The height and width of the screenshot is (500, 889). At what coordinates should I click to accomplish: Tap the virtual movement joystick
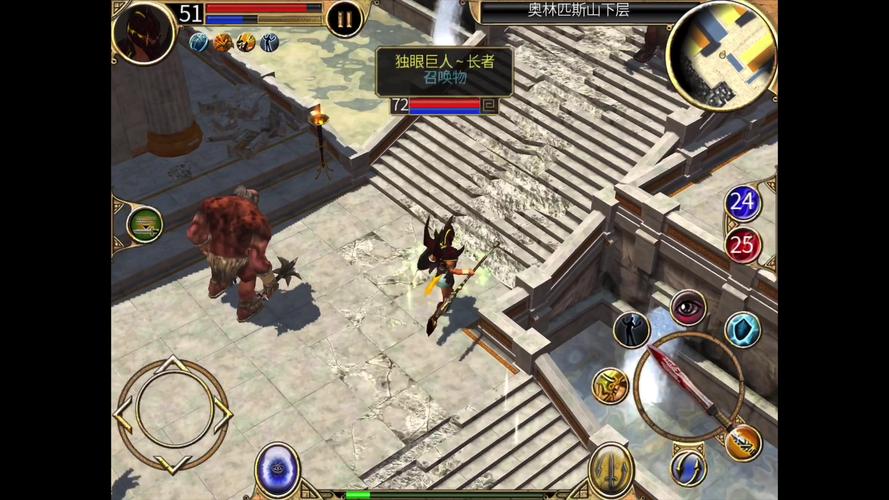(173, 413)
